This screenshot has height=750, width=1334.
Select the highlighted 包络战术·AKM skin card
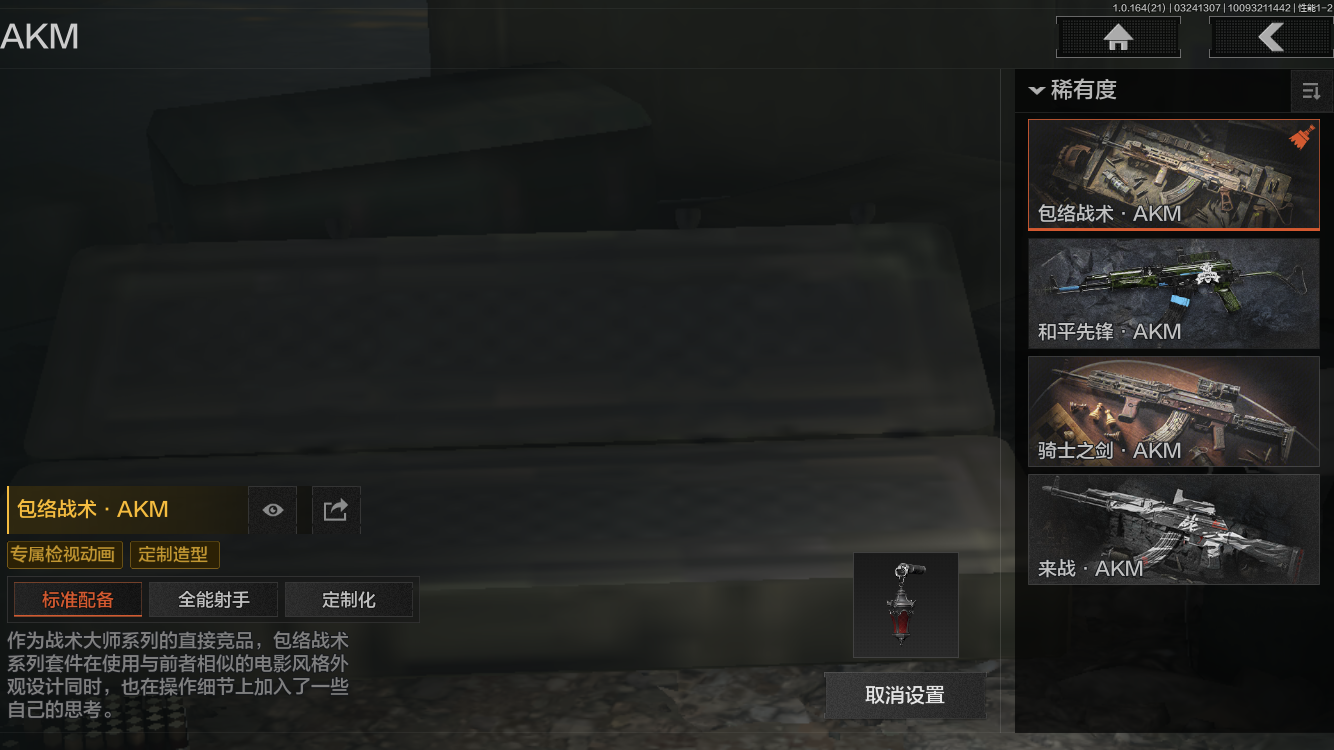1173,174
